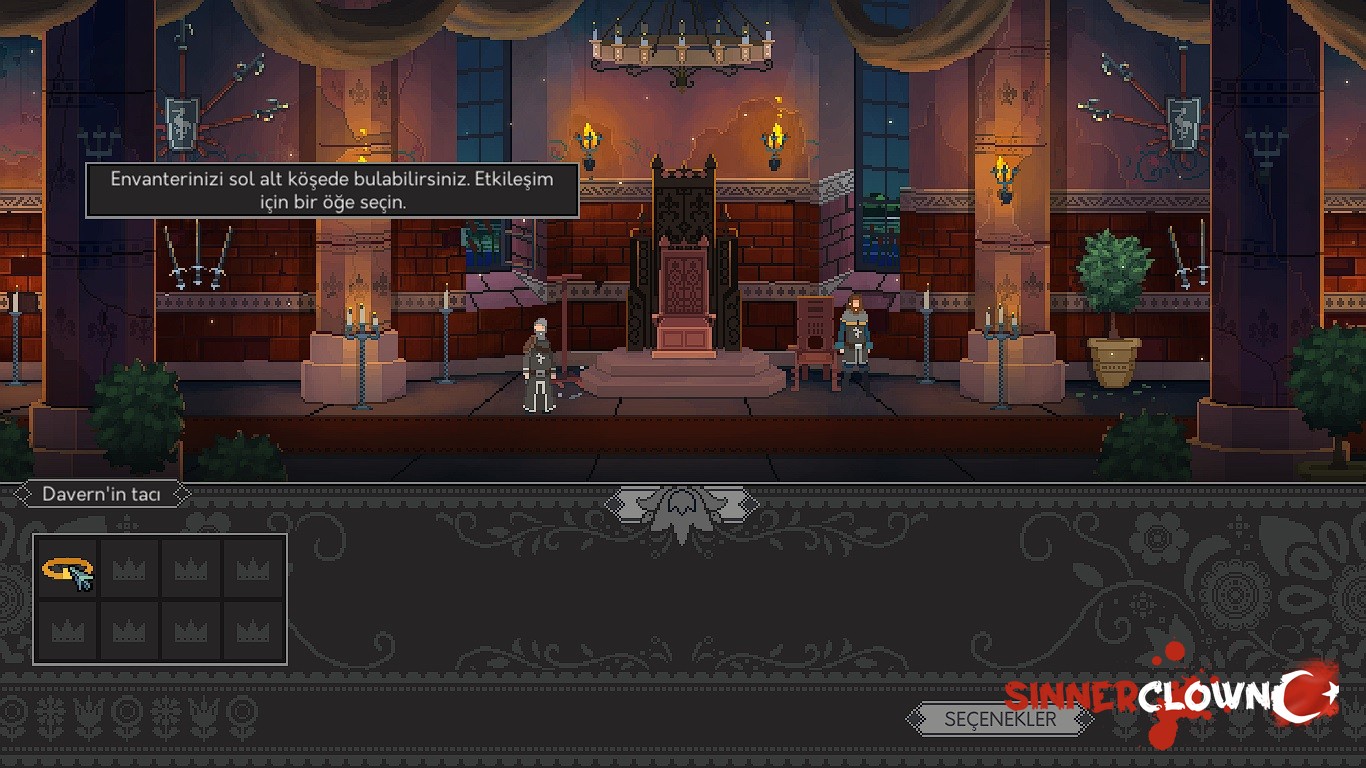Select Davern's crown in the inventory
Screen dimensions: 1366x768
click(65, 570)
